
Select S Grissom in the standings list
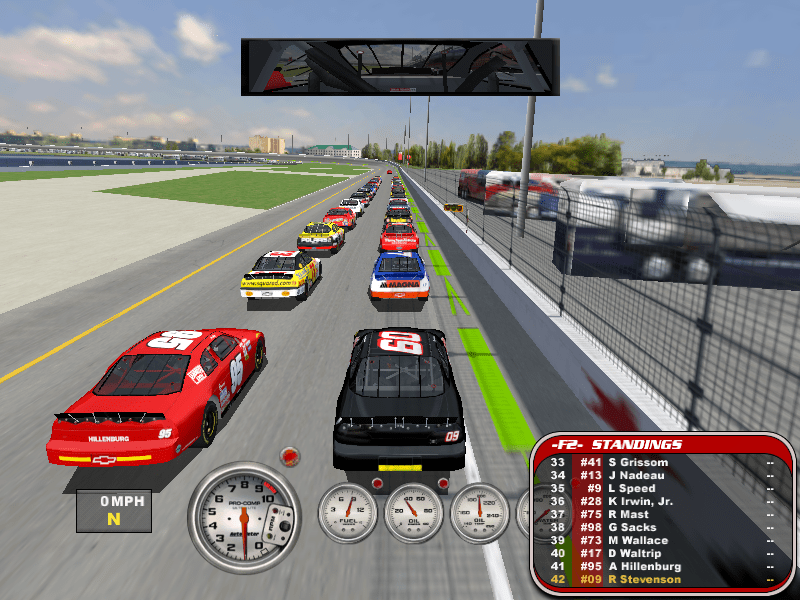click(x=640, y=462)
